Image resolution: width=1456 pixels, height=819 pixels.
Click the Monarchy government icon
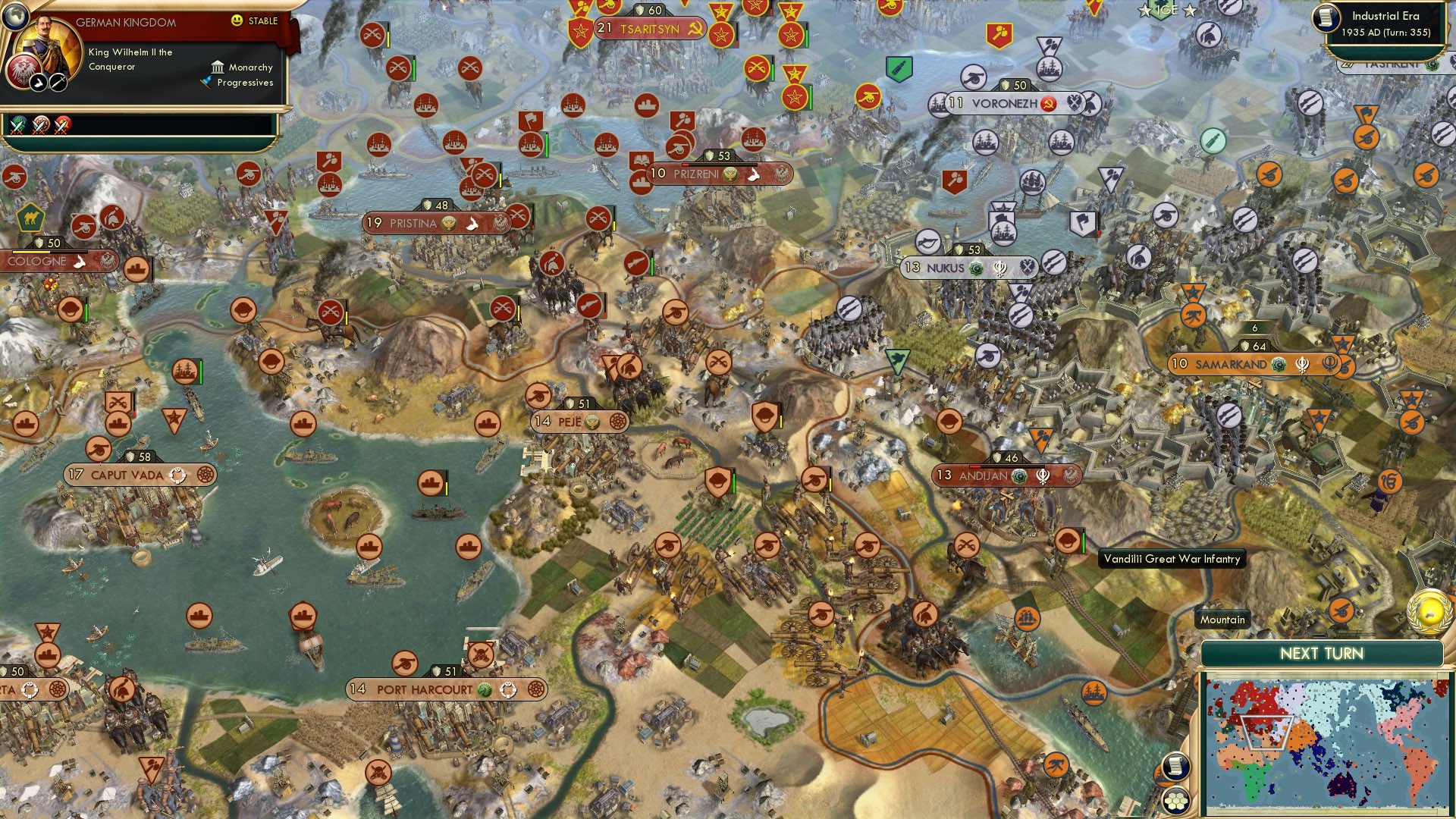pos(218,67)
